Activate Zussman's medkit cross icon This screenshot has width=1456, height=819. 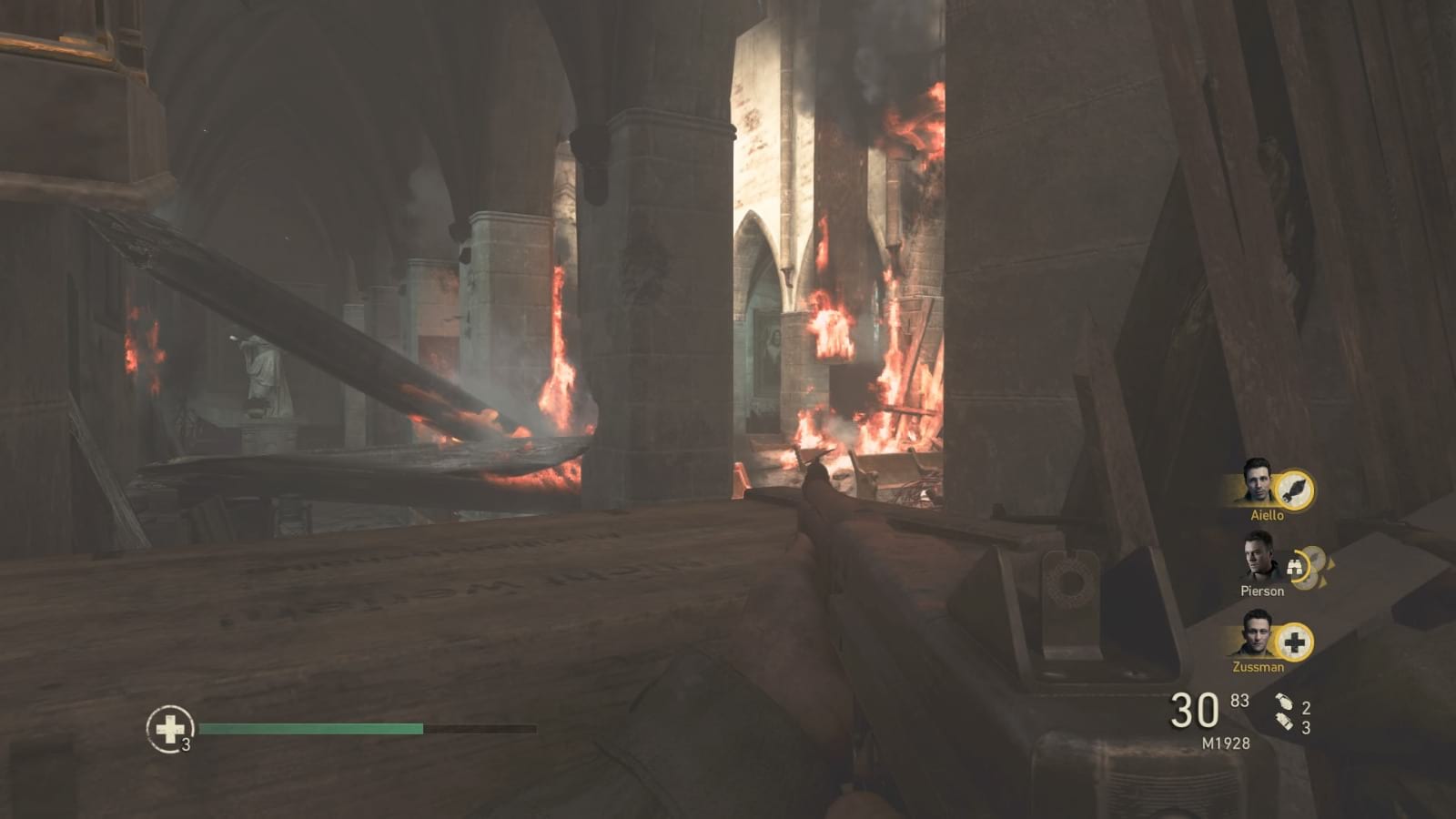(1296, 642)
